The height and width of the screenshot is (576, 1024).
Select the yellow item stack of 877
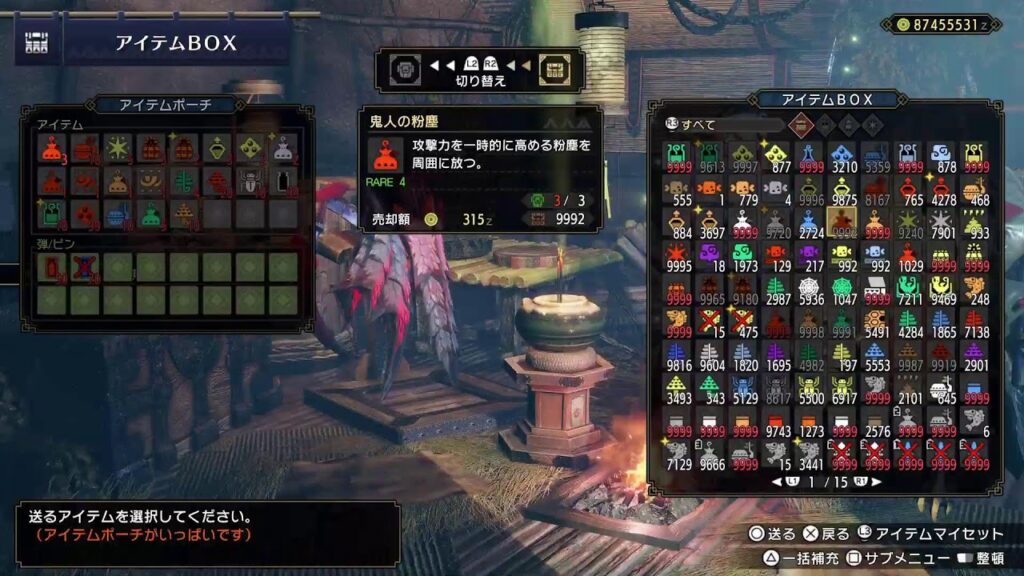pyautogui.click(x=775, y=156)
